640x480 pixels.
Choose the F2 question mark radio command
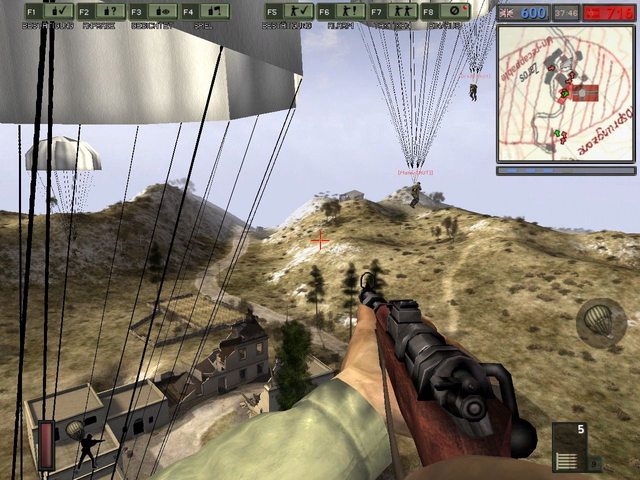100,12
